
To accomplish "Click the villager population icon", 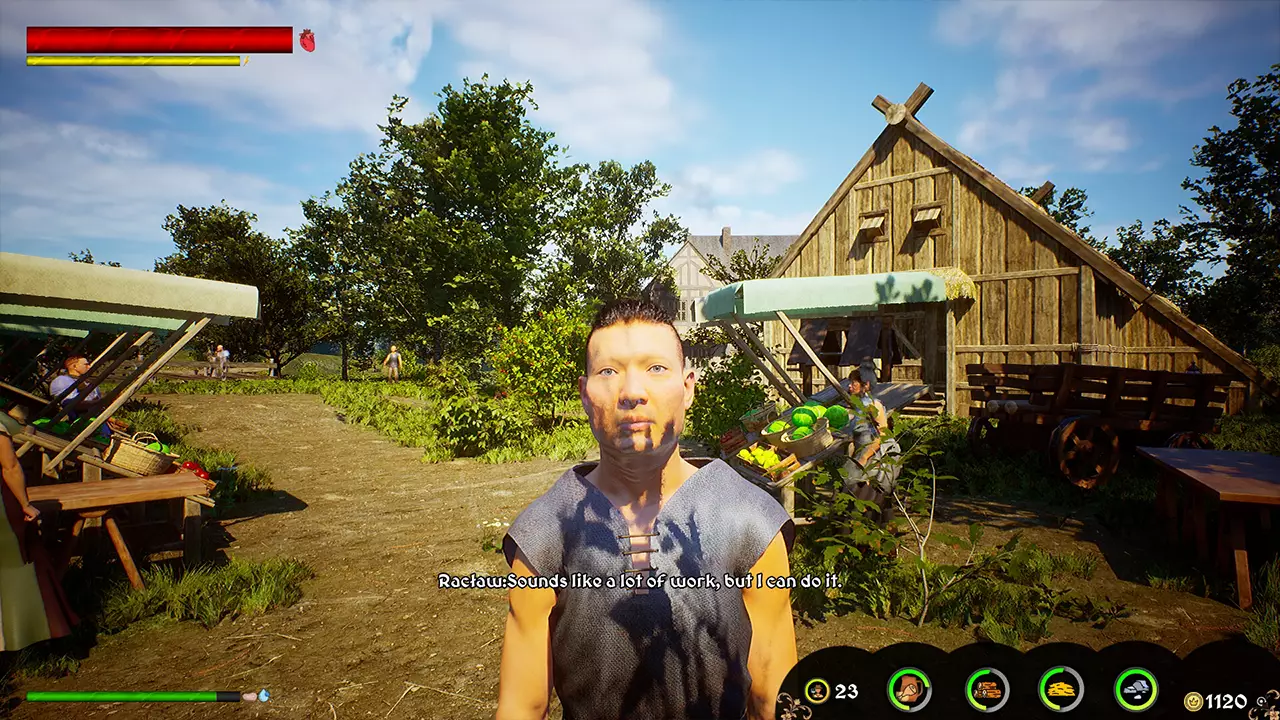I will 817,690.
